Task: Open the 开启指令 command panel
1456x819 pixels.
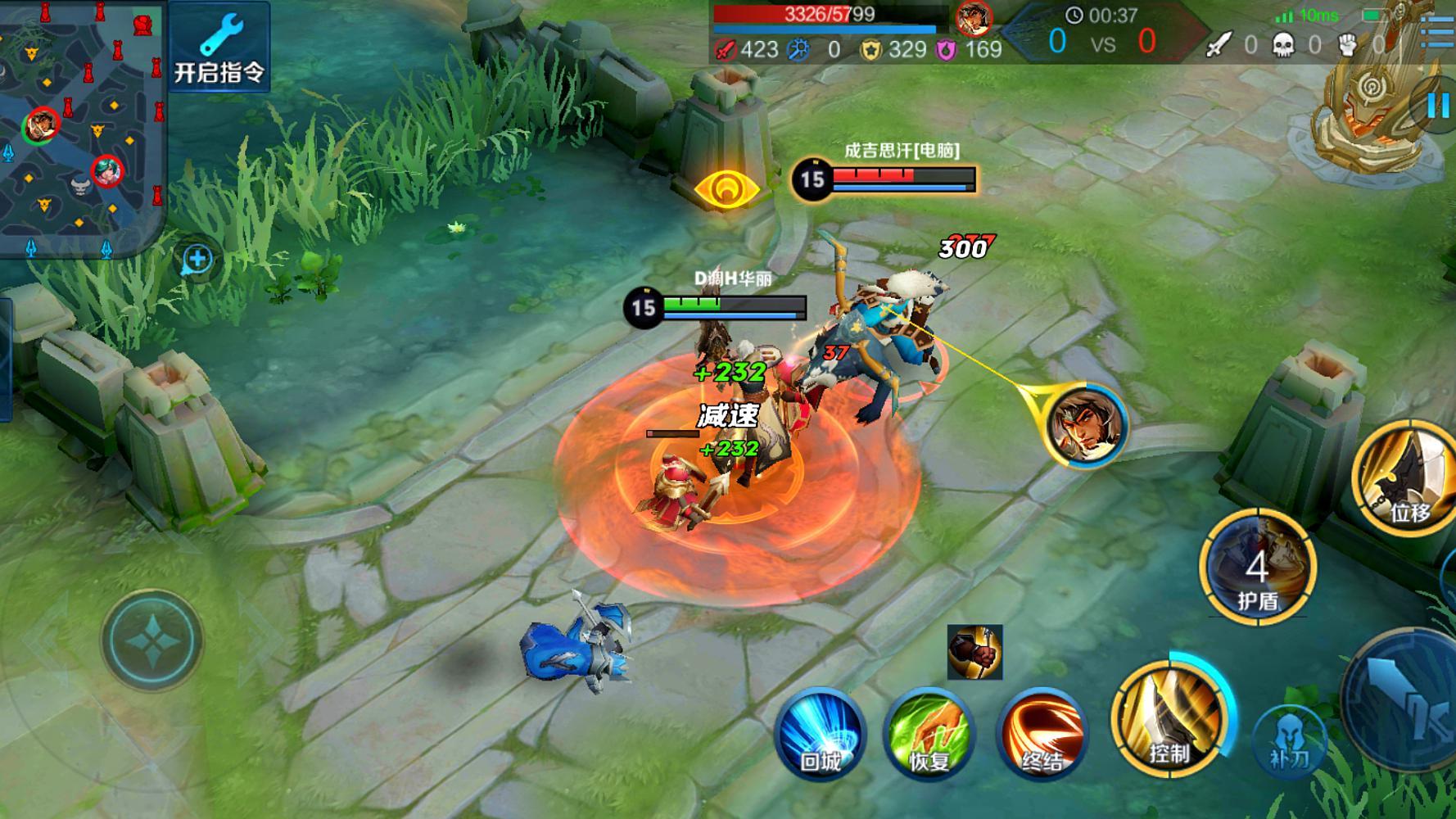Action: (x=219, y=47)
